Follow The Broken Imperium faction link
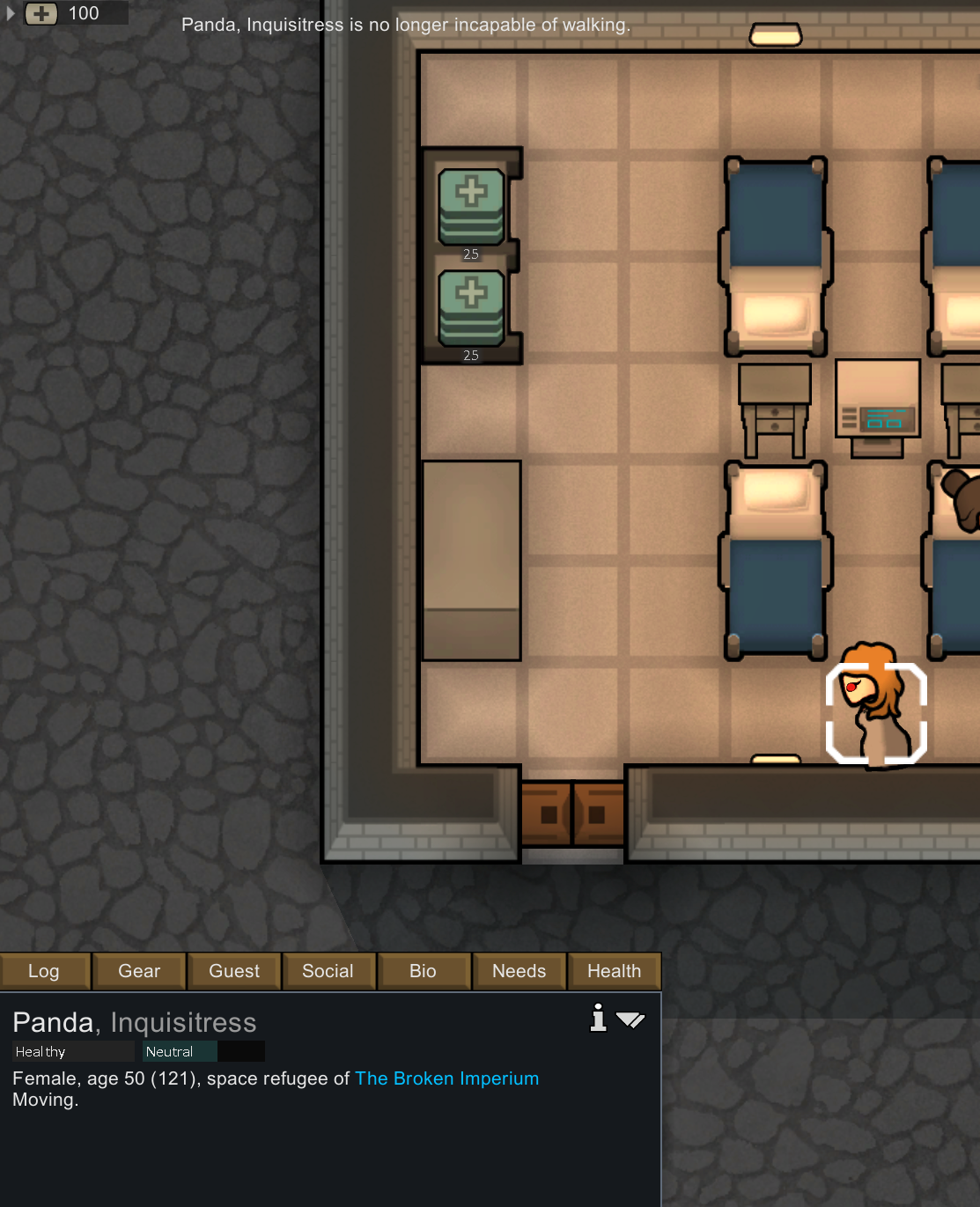Screen dimensions: 980x1207 446,1078
